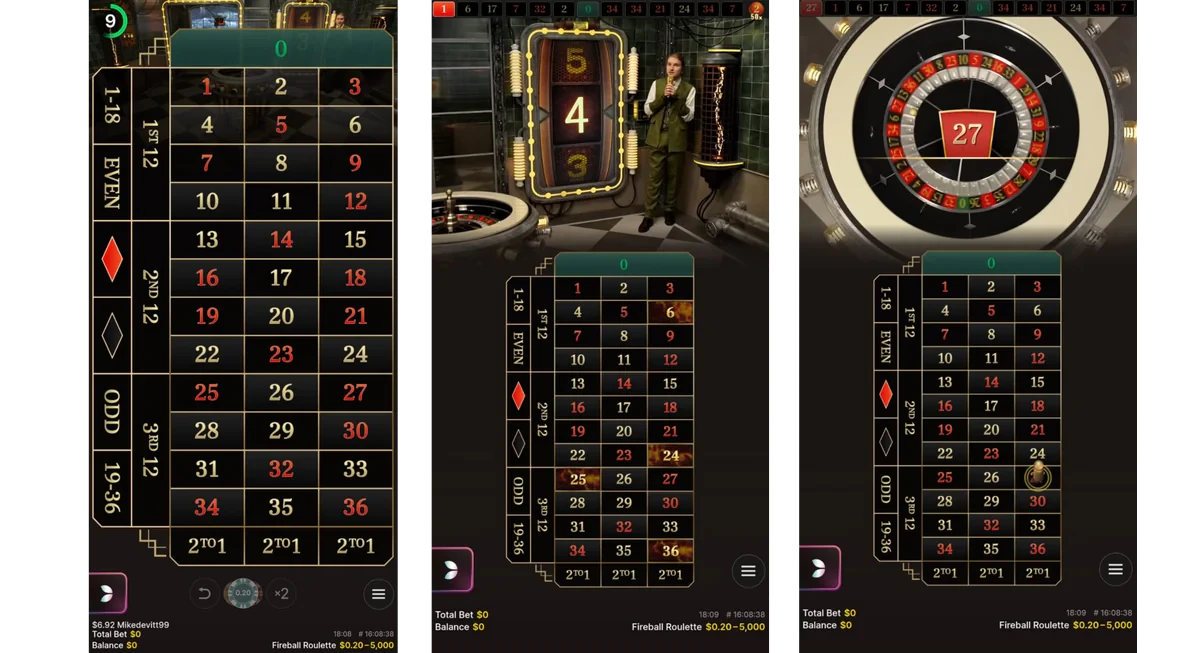
Task: Bet on EVEN in the largest betting table
Action: (111, 182)
